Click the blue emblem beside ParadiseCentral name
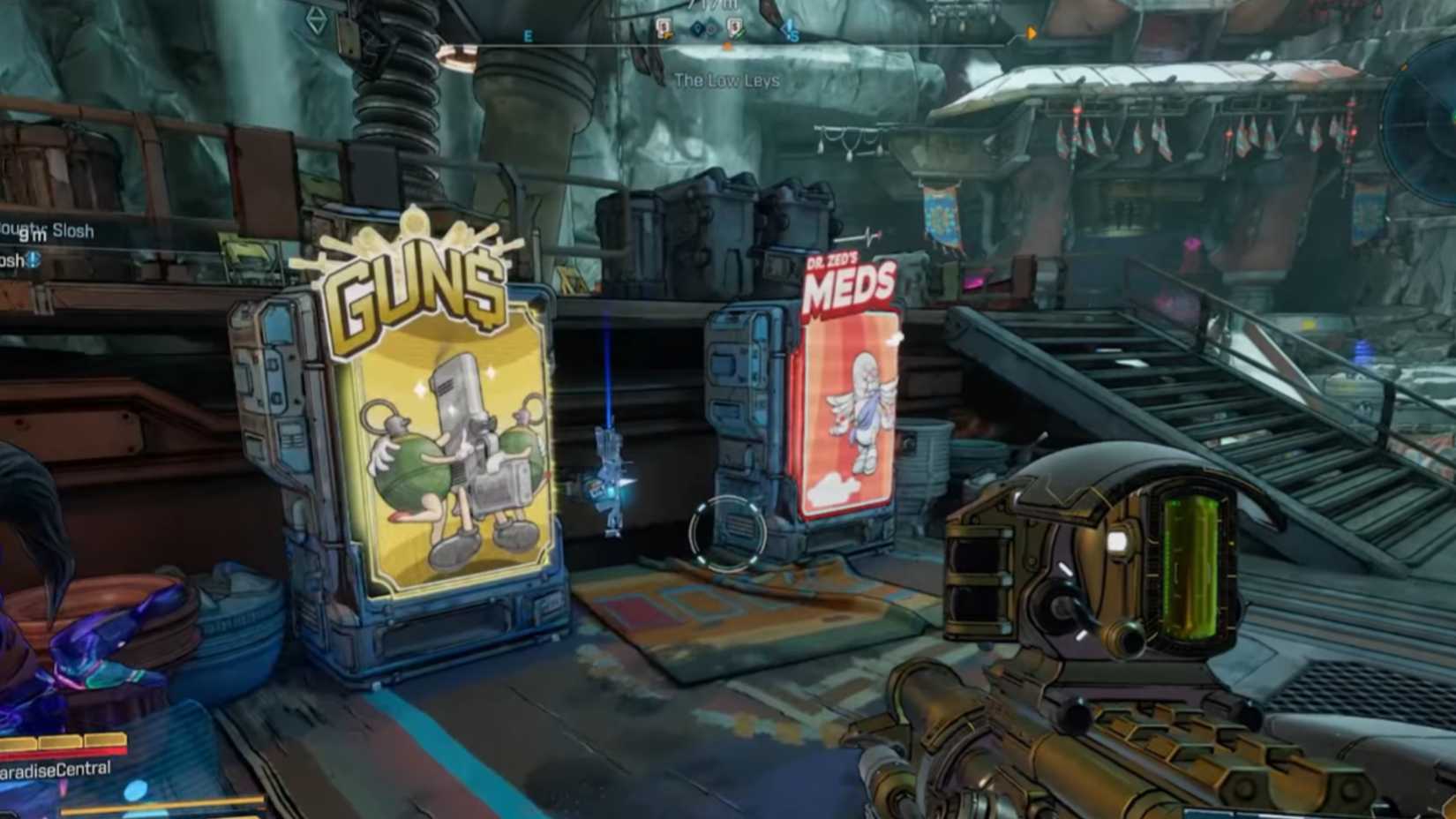 [x=134, y=790]
